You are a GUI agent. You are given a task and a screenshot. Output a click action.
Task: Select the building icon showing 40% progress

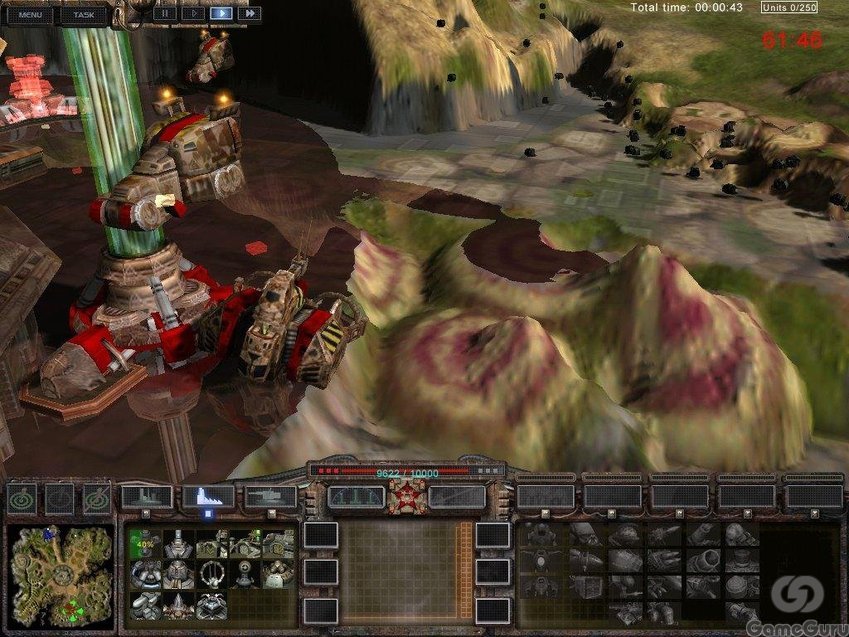point(144,545)
